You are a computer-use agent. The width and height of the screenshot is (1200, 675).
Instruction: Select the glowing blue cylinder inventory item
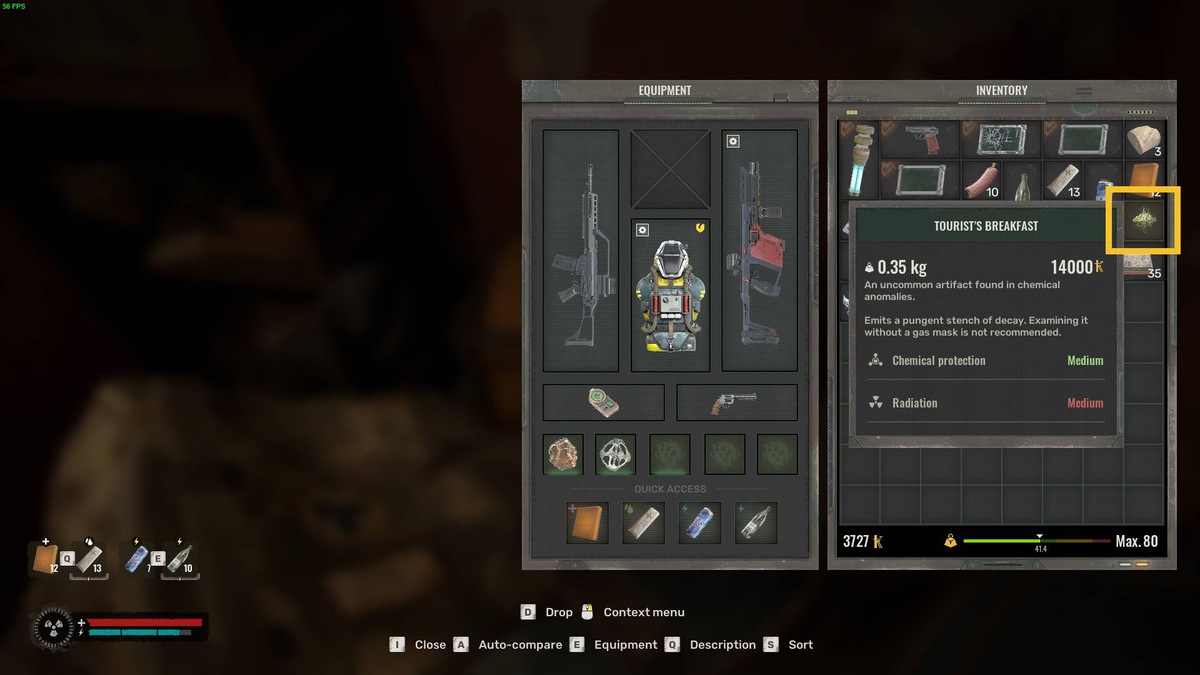859,160
